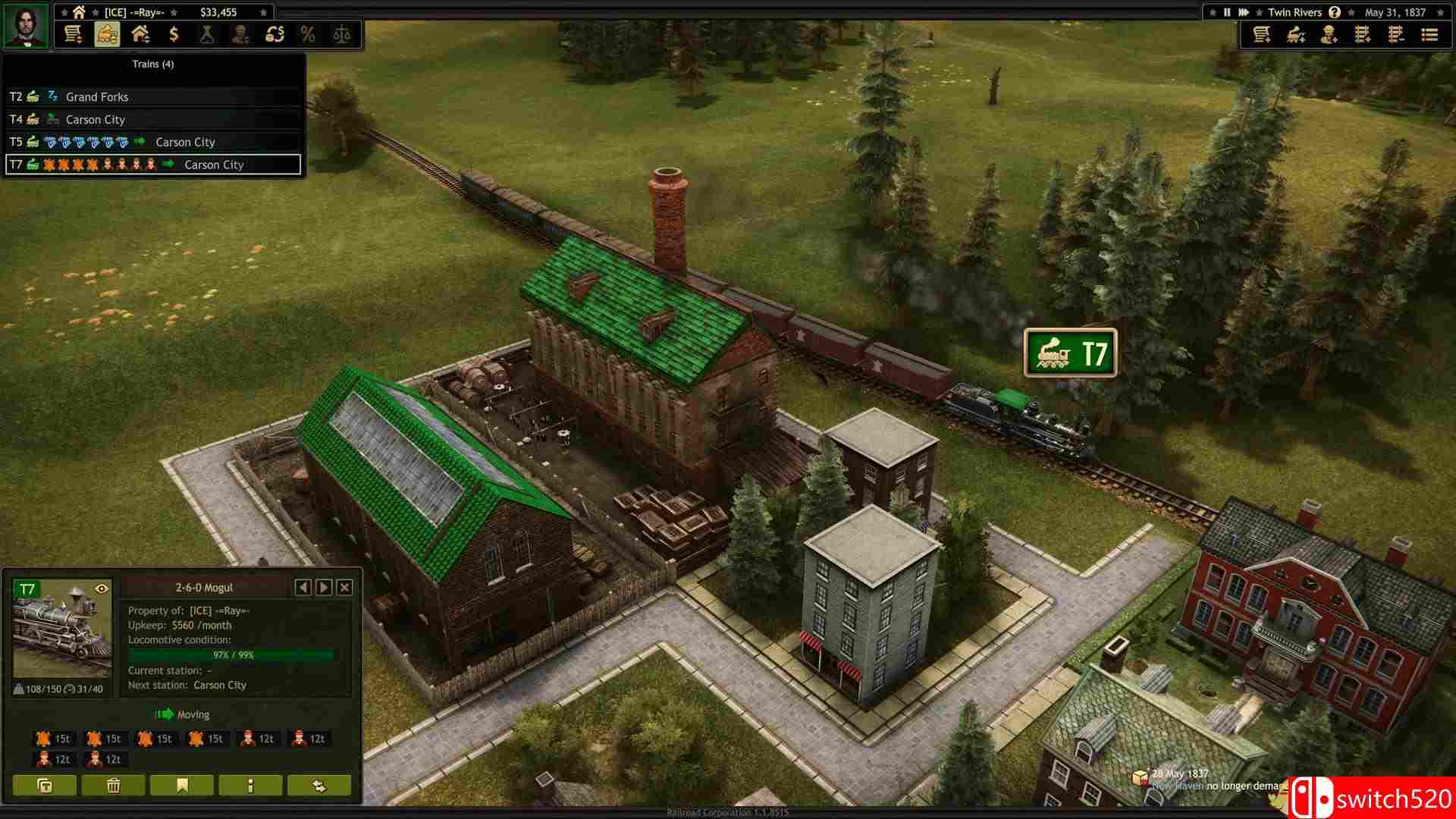Open the hamburger menu in top-right toolbar
The width and height of the screenshot is (1456, 819).
pyautogui.click(x=1429, y=35)
